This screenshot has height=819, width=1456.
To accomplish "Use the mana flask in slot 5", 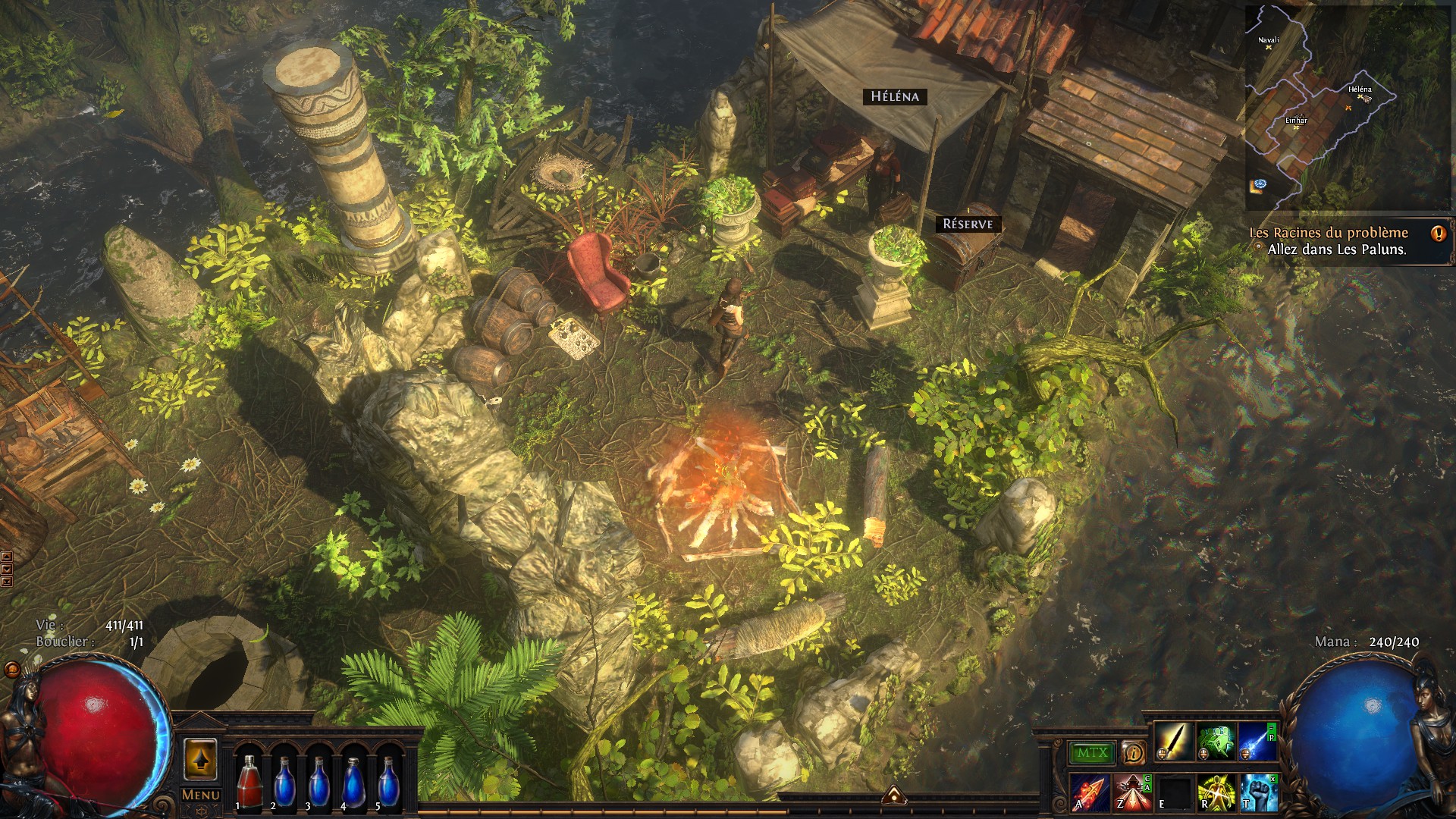I will click(x=388, y=781).
